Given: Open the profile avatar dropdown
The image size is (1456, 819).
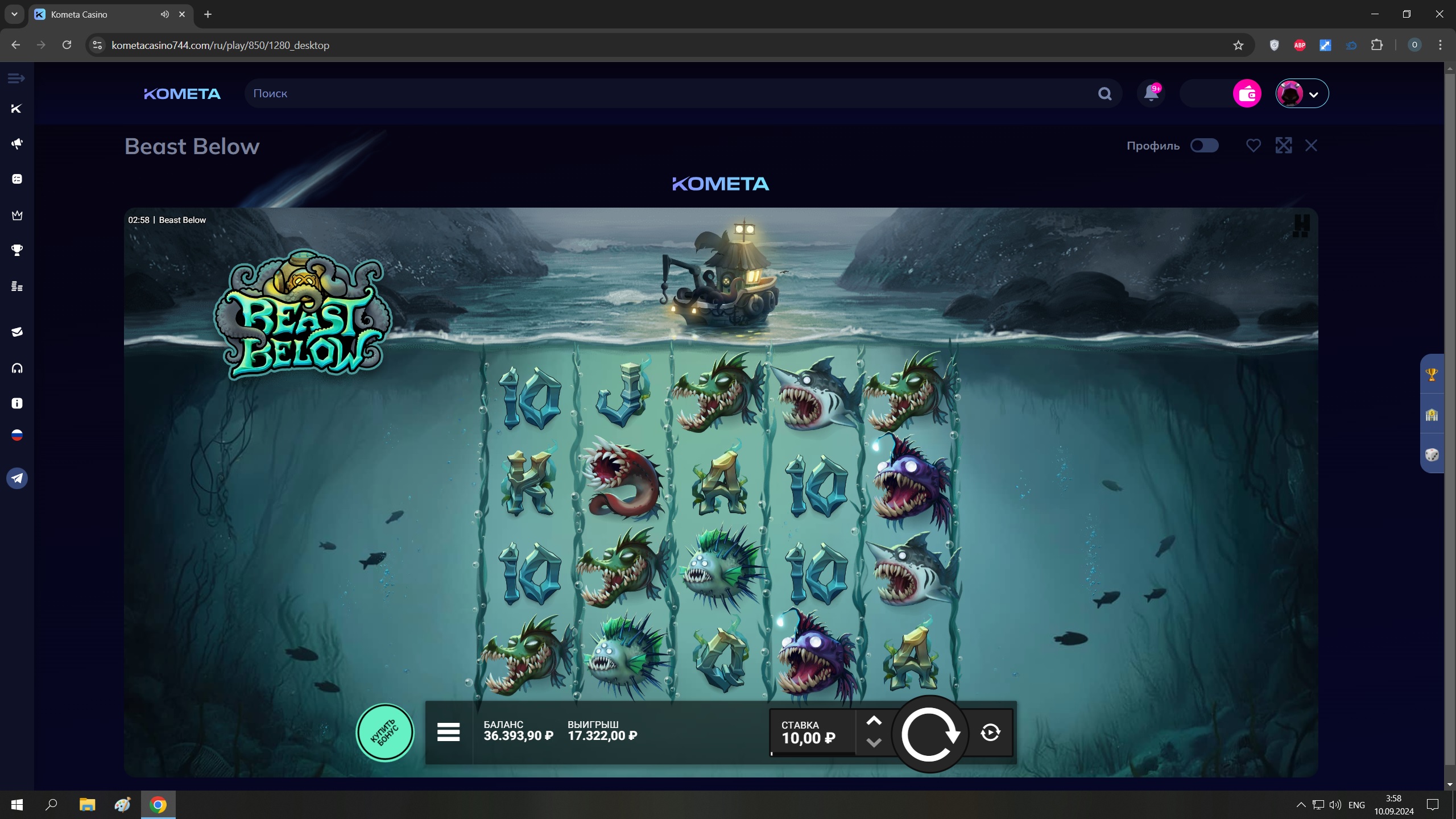Looking at the screenshot, I should tap(1302, 93).
